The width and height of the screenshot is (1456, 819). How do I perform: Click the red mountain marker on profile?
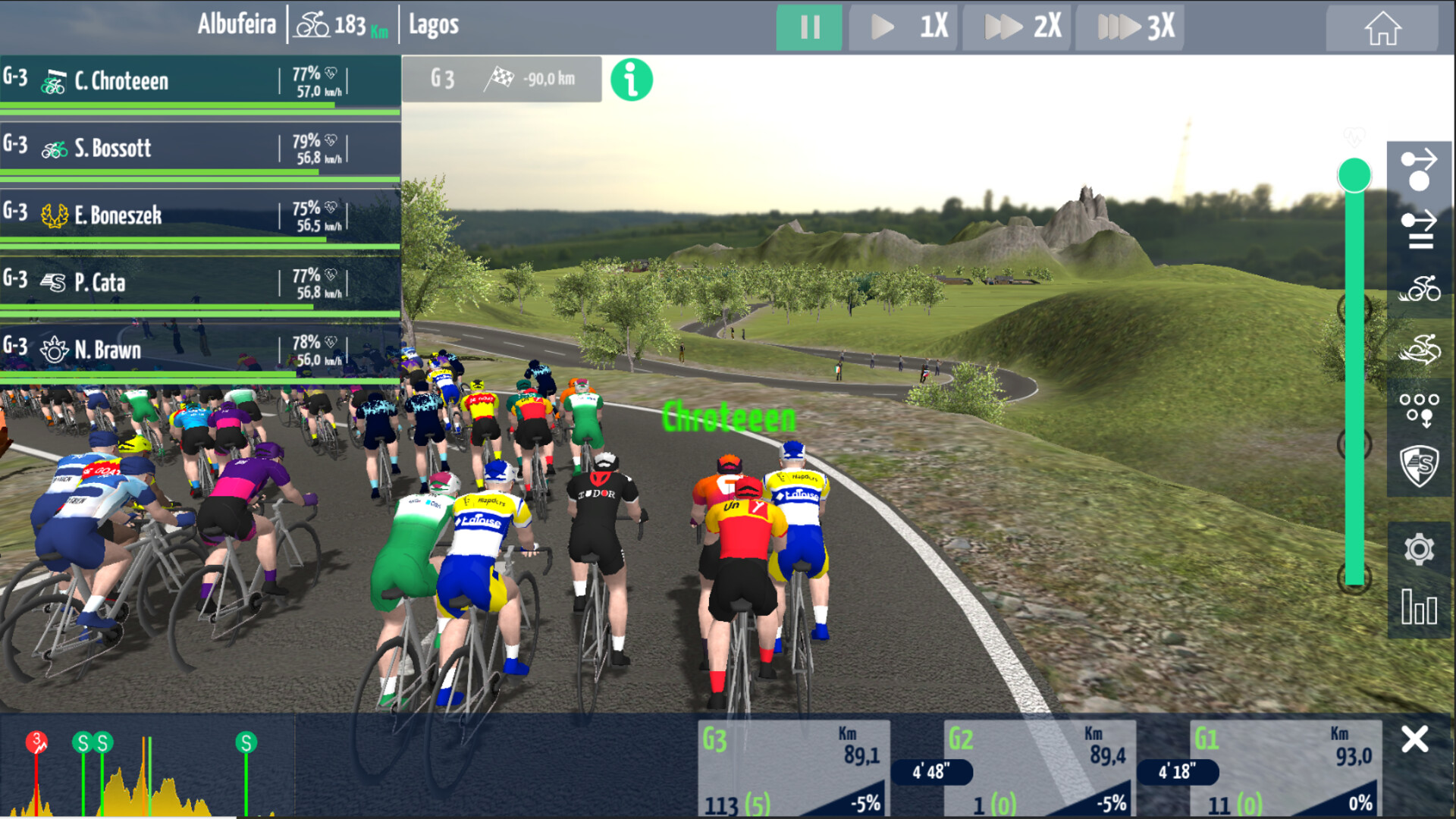pyautogui.click(x=36, y=742)
